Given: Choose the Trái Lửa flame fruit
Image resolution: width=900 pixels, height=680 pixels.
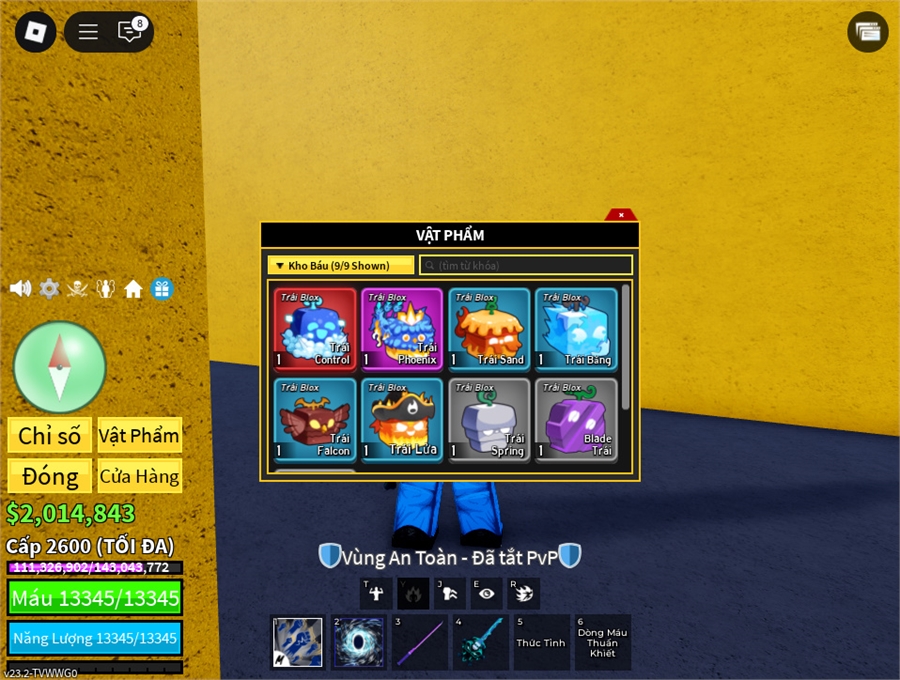Looking at the screenshot, I should pos(402,419).
